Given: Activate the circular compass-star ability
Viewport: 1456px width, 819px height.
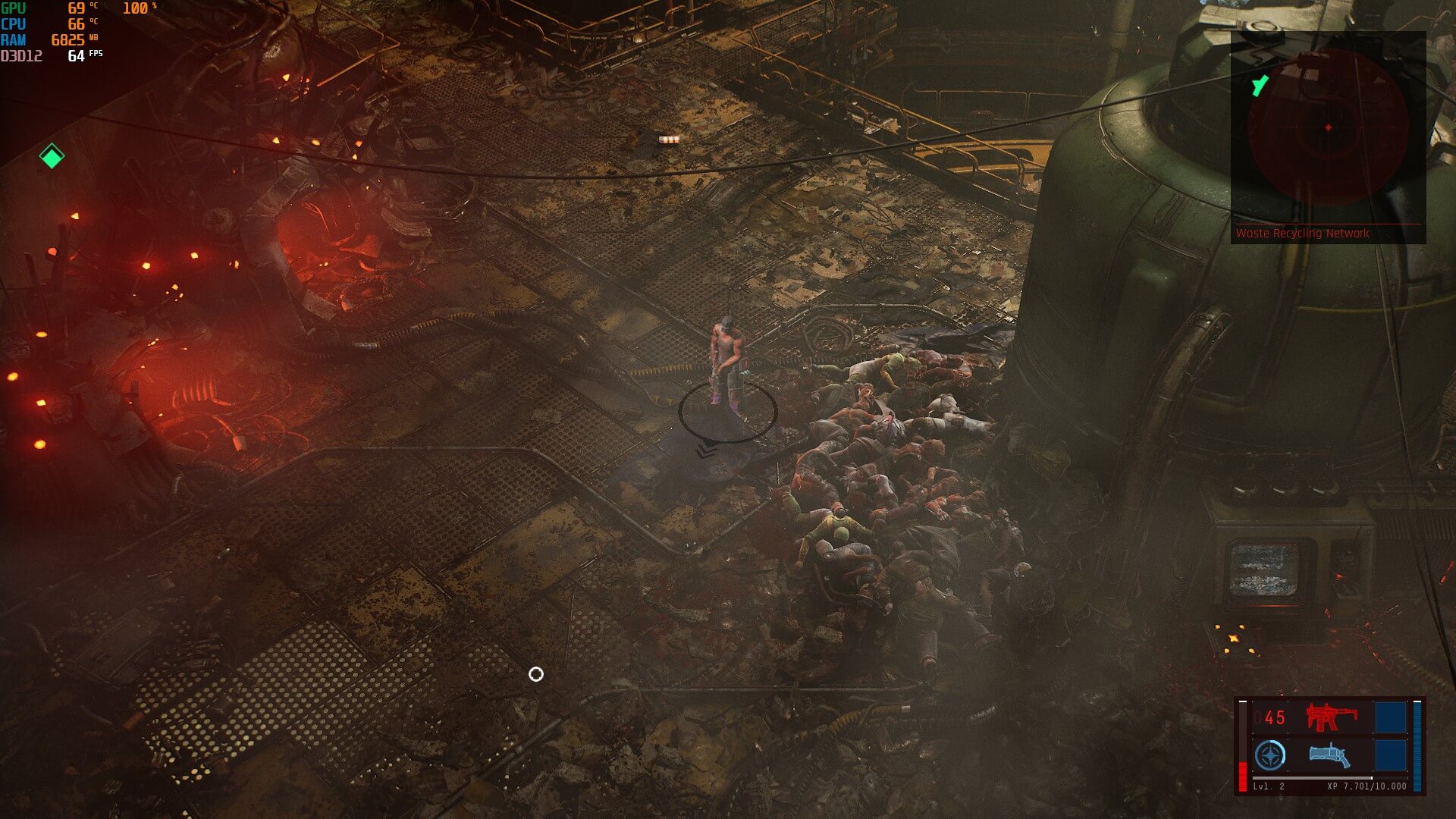Looking at the screenshot, I should (1270, 756).
